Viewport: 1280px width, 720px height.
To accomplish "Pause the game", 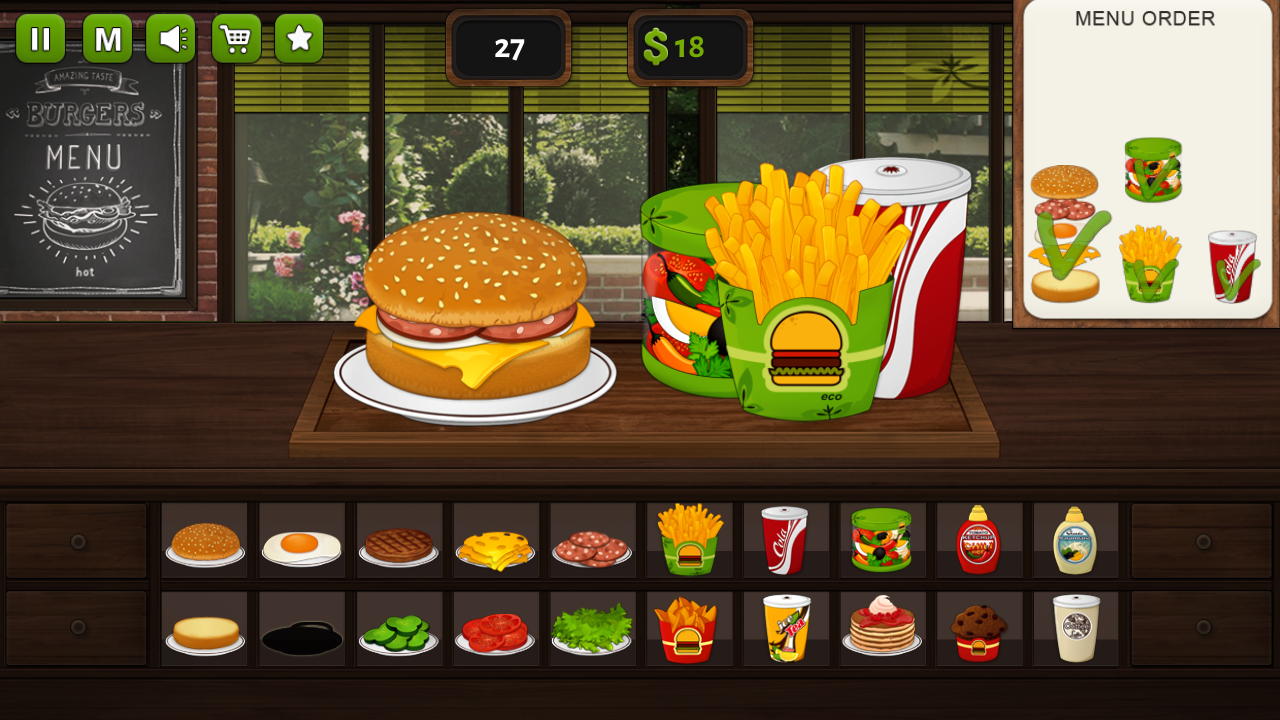I will [41, 38].
